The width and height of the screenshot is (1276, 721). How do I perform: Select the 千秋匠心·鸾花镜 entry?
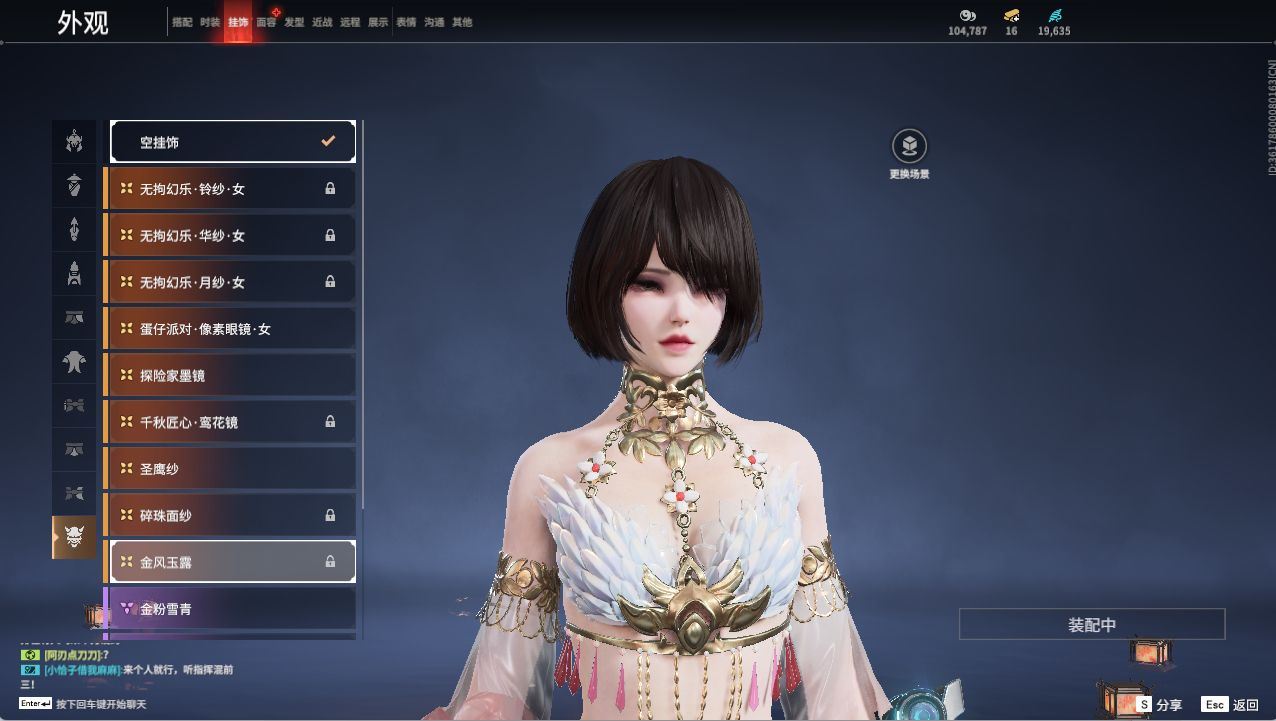point(232,422)
